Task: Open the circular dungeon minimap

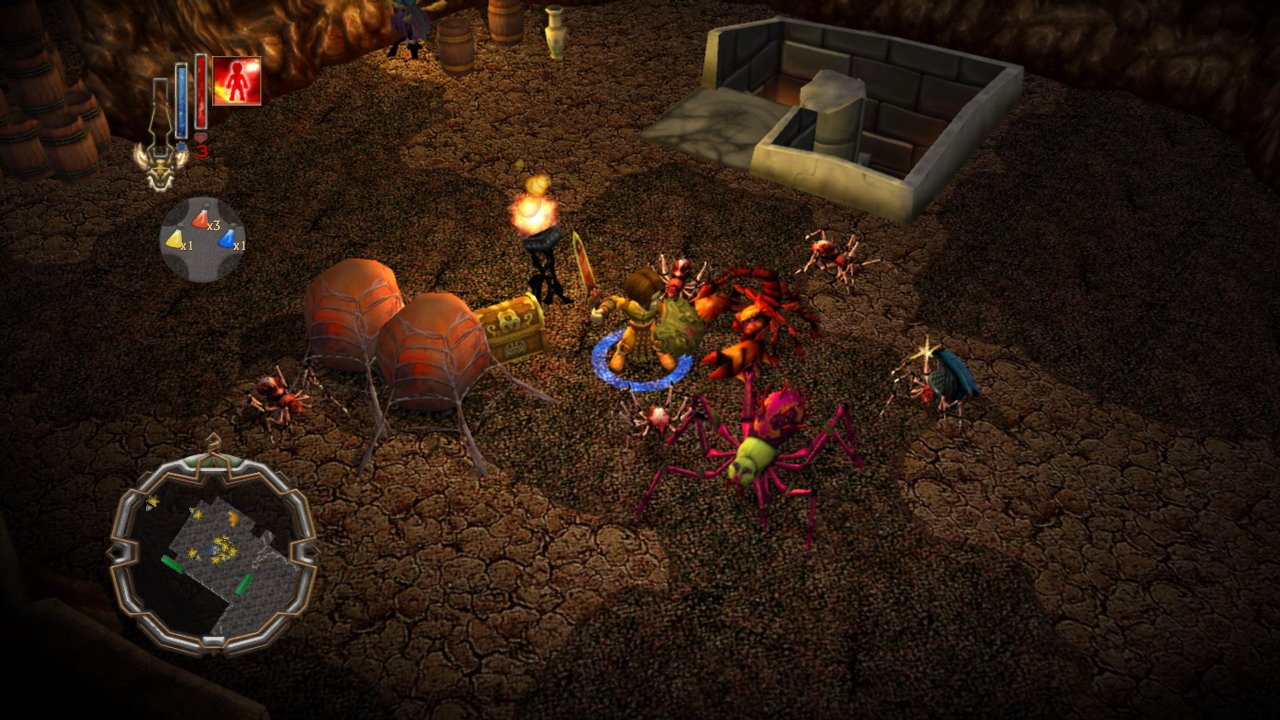Action: coord(213,549)
